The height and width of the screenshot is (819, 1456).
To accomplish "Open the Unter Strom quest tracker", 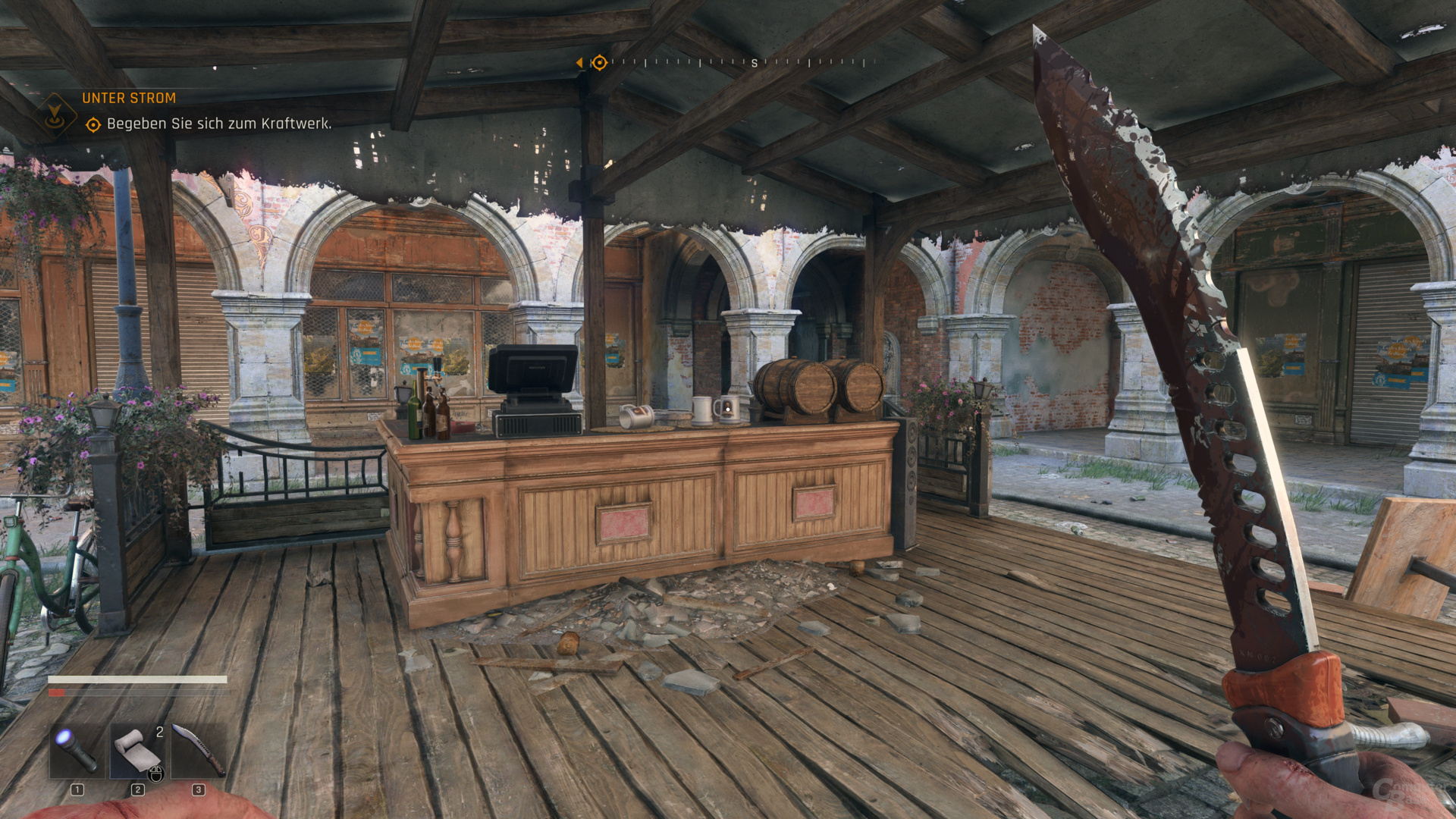I will (x=129, y=98).
